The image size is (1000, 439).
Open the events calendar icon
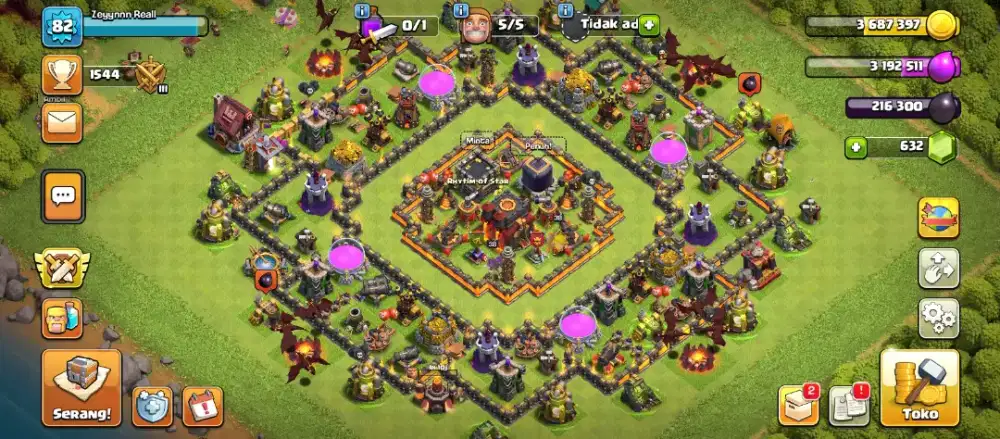click(x=203, y=406)
